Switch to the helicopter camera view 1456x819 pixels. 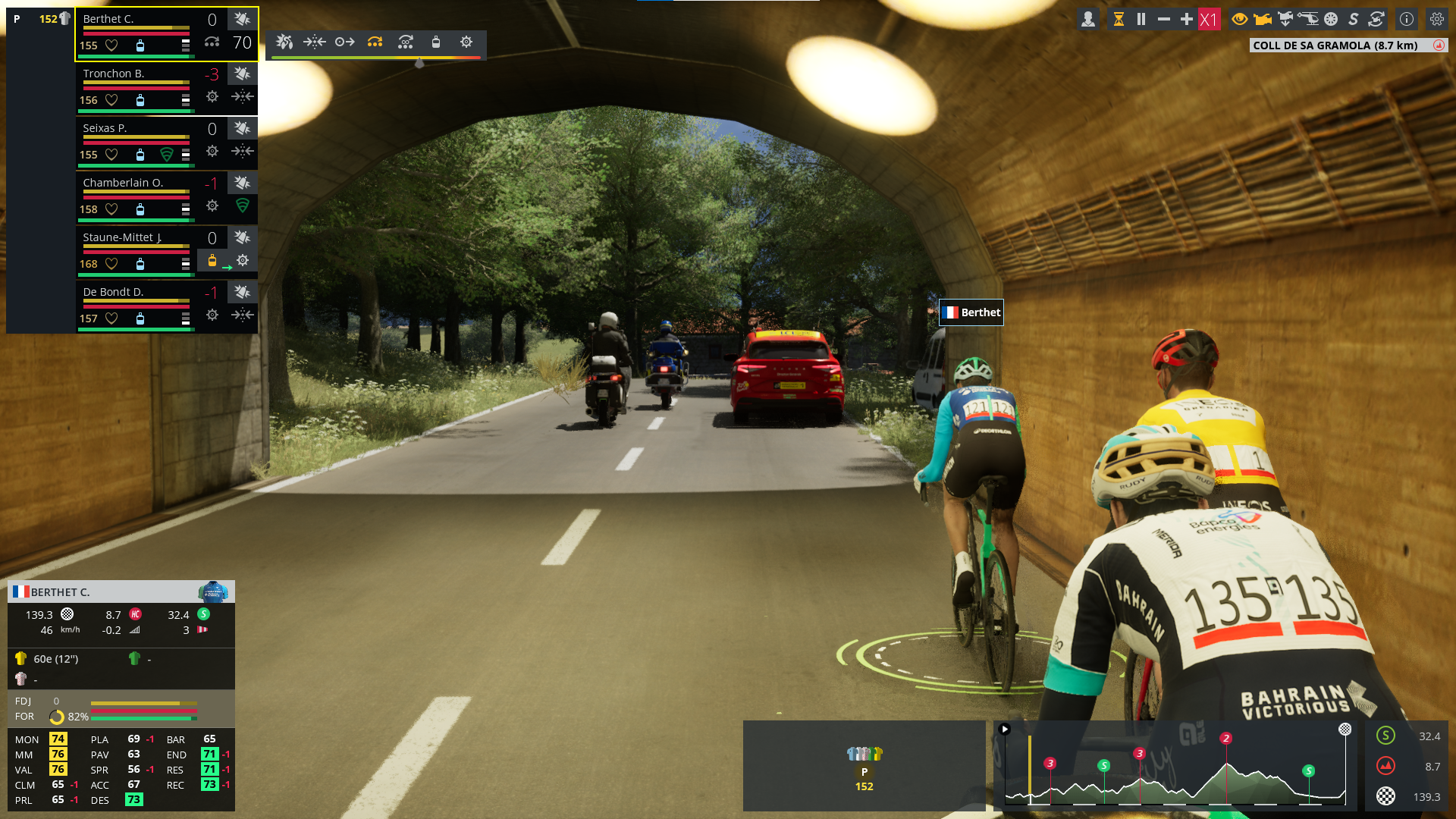[x=1308, y=20]
